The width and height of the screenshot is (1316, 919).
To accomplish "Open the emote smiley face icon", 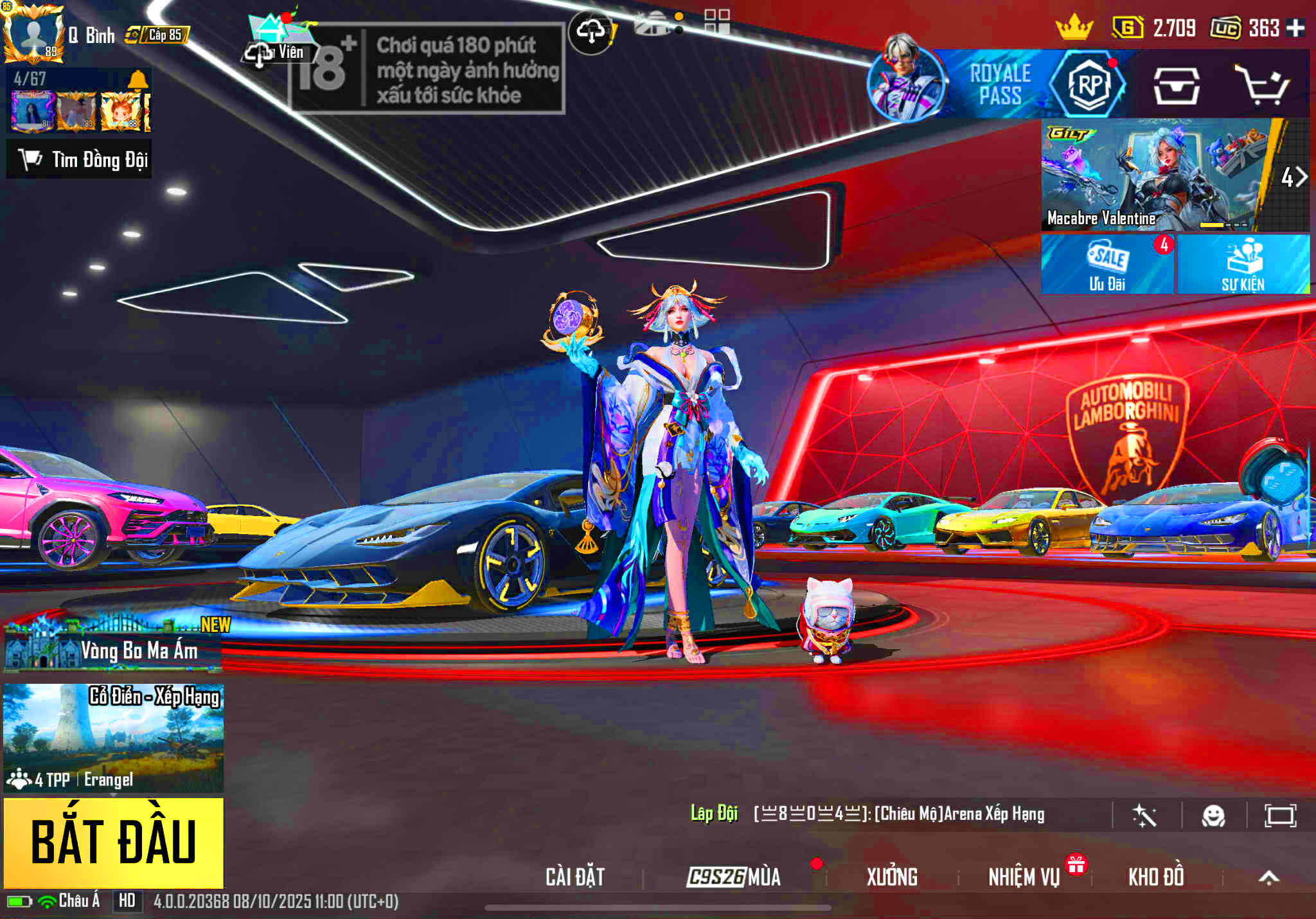I will (1213, 816).
